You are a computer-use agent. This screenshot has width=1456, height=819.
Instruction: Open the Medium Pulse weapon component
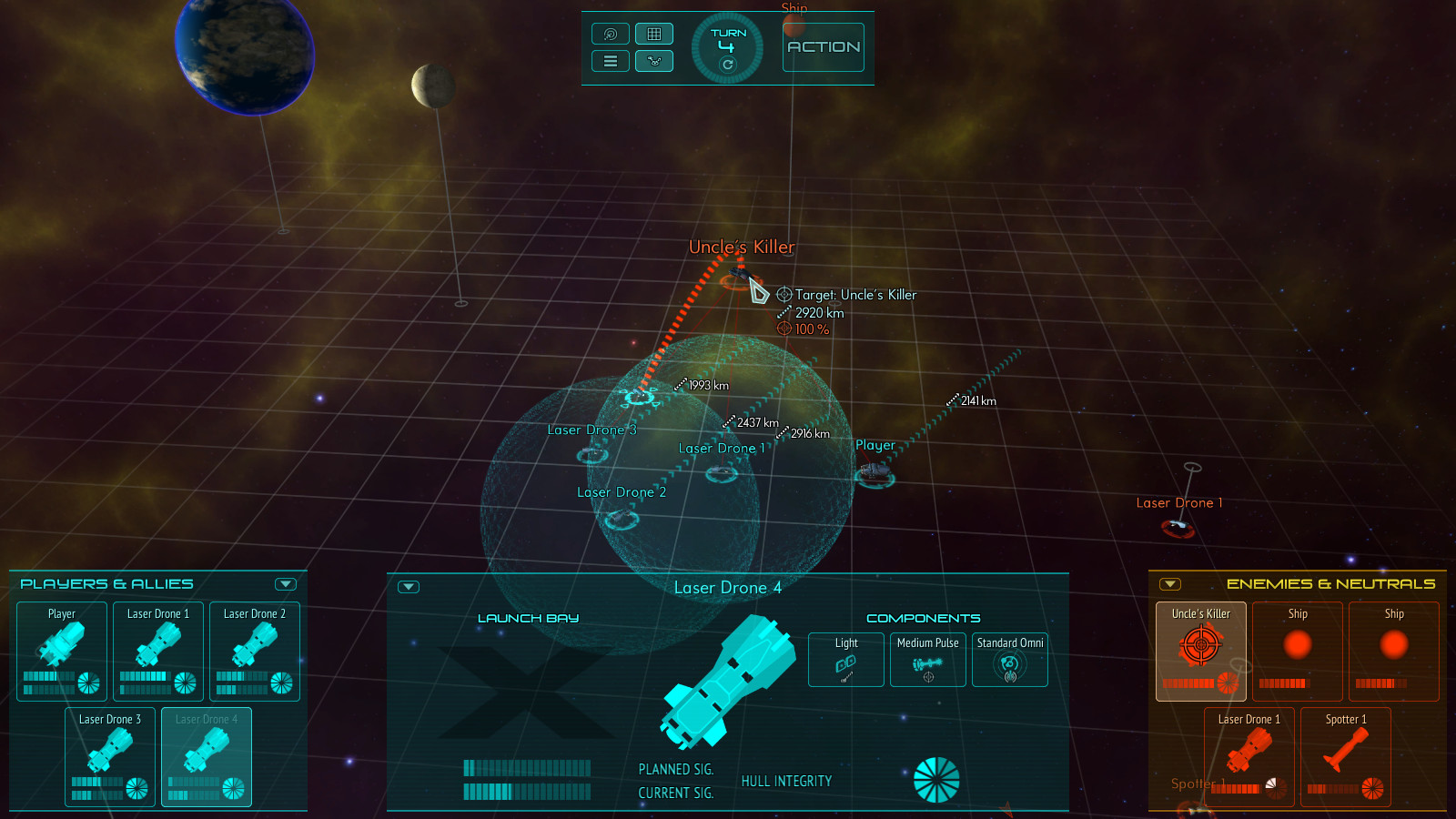click(927, 659)
